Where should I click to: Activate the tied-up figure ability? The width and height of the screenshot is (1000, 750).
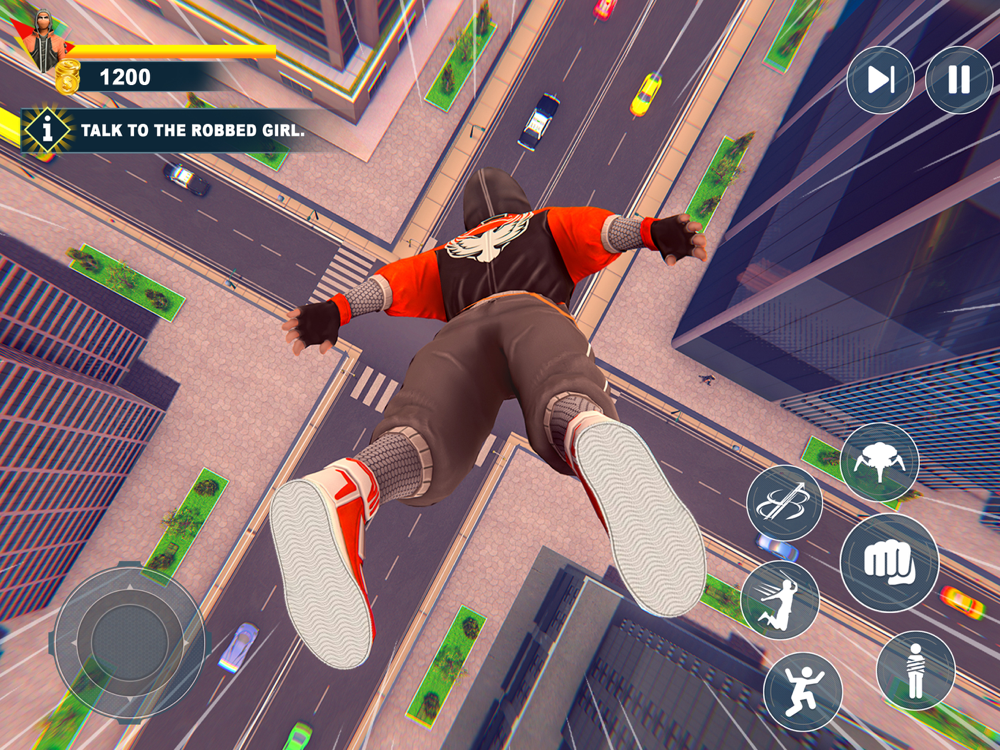click(915, 670)
